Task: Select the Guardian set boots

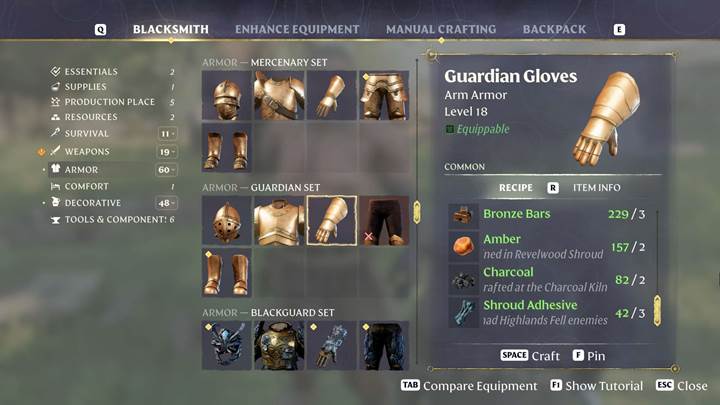Action: (226, 273)
